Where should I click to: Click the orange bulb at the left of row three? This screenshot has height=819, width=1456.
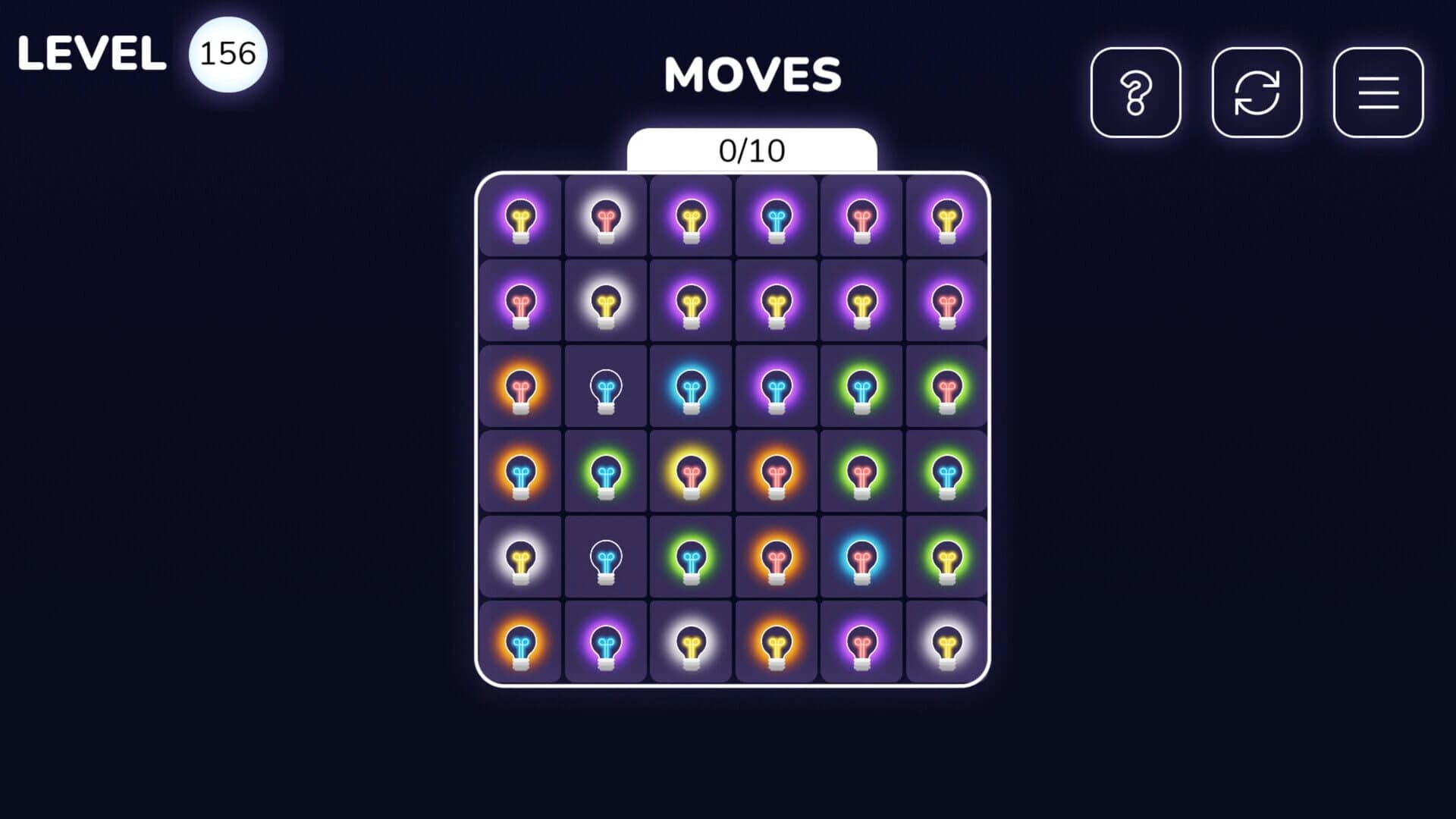tap(519, 388)
